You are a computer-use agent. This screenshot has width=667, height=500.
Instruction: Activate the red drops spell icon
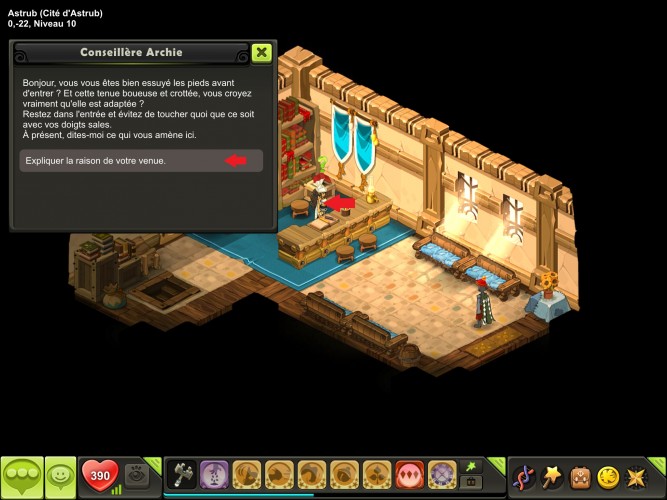[410, 473]
